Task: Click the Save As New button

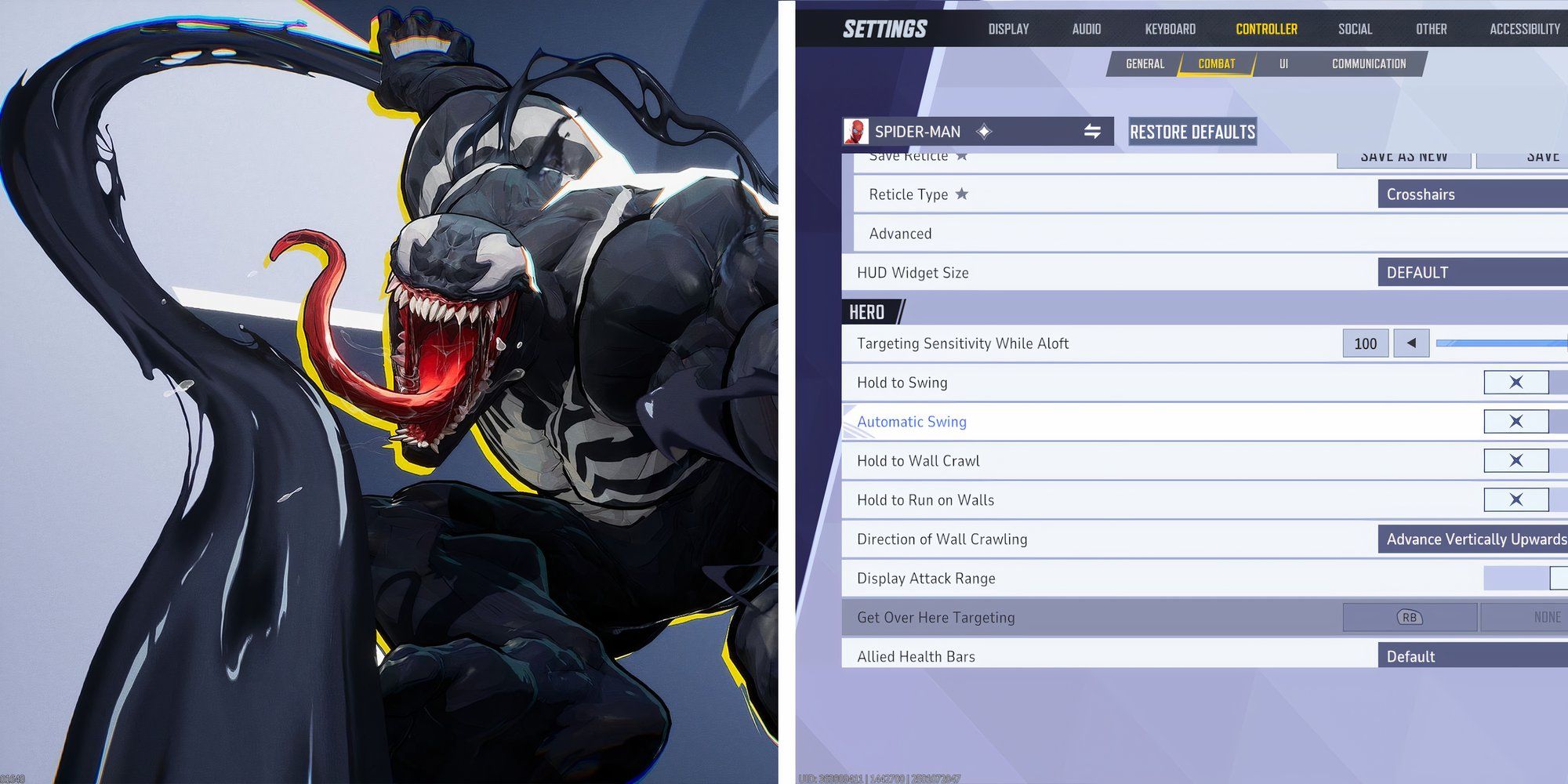Action: pyautogui.click(x=1403, y=155)
